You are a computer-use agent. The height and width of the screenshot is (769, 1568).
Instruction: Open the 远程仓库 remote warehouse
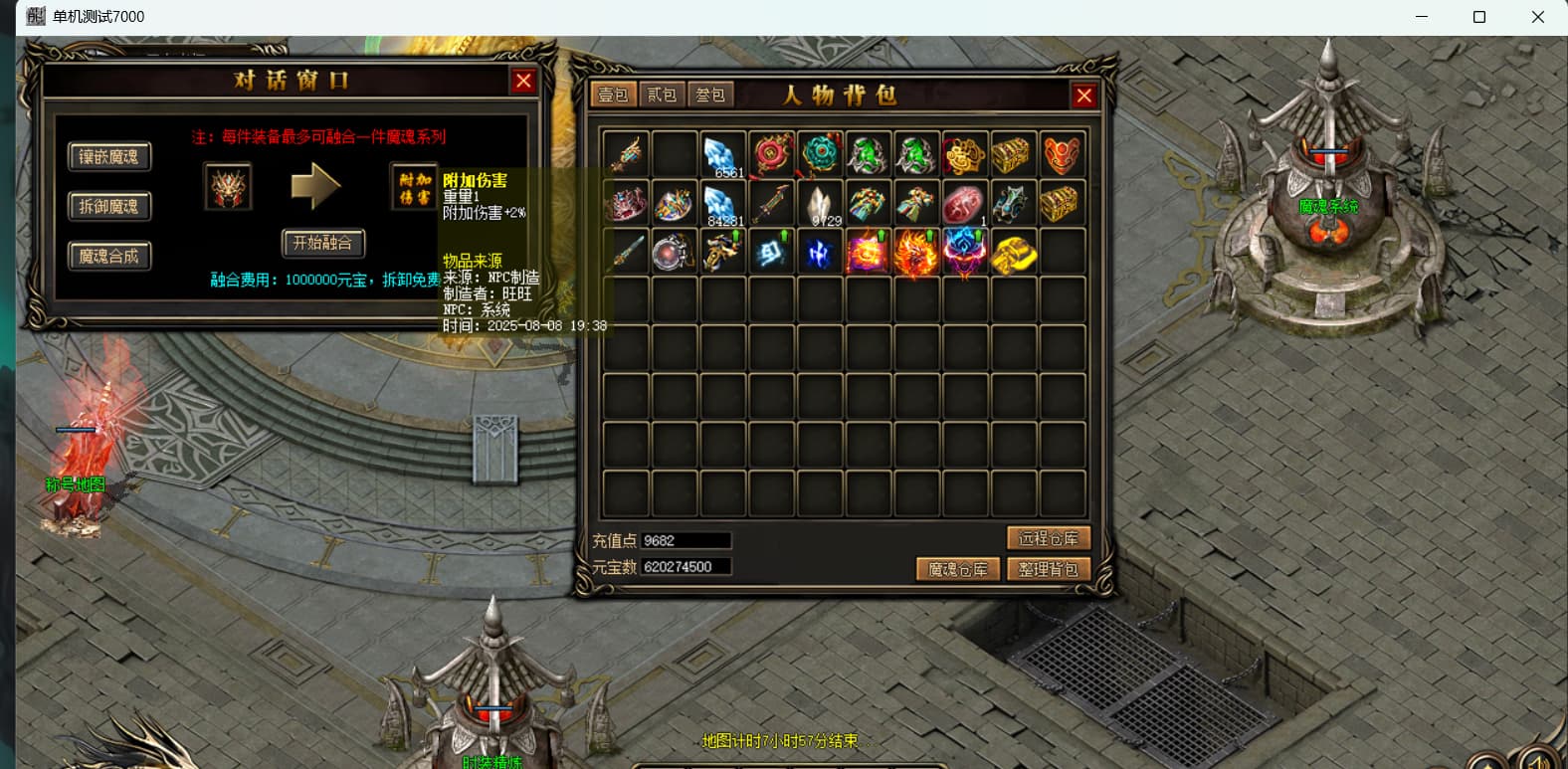(x=1049, y=538)
